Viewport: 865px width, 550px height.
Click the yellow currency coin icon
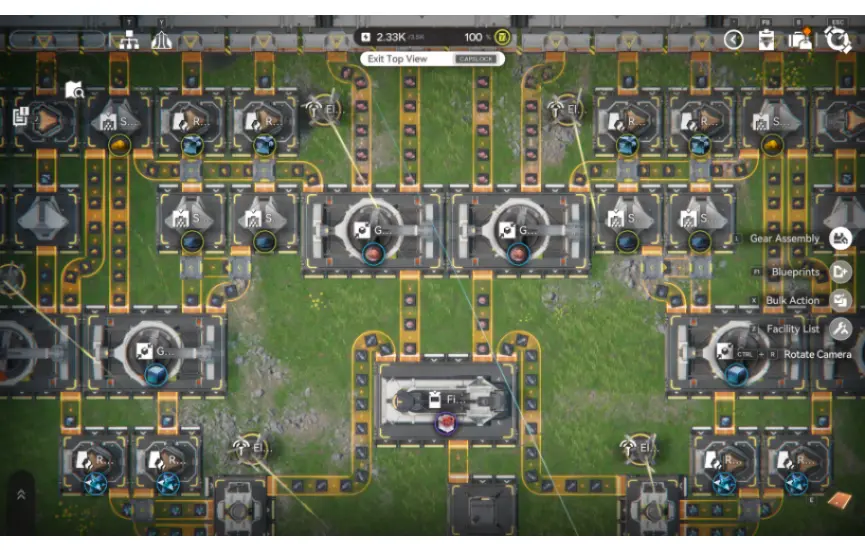coord(503,38)
